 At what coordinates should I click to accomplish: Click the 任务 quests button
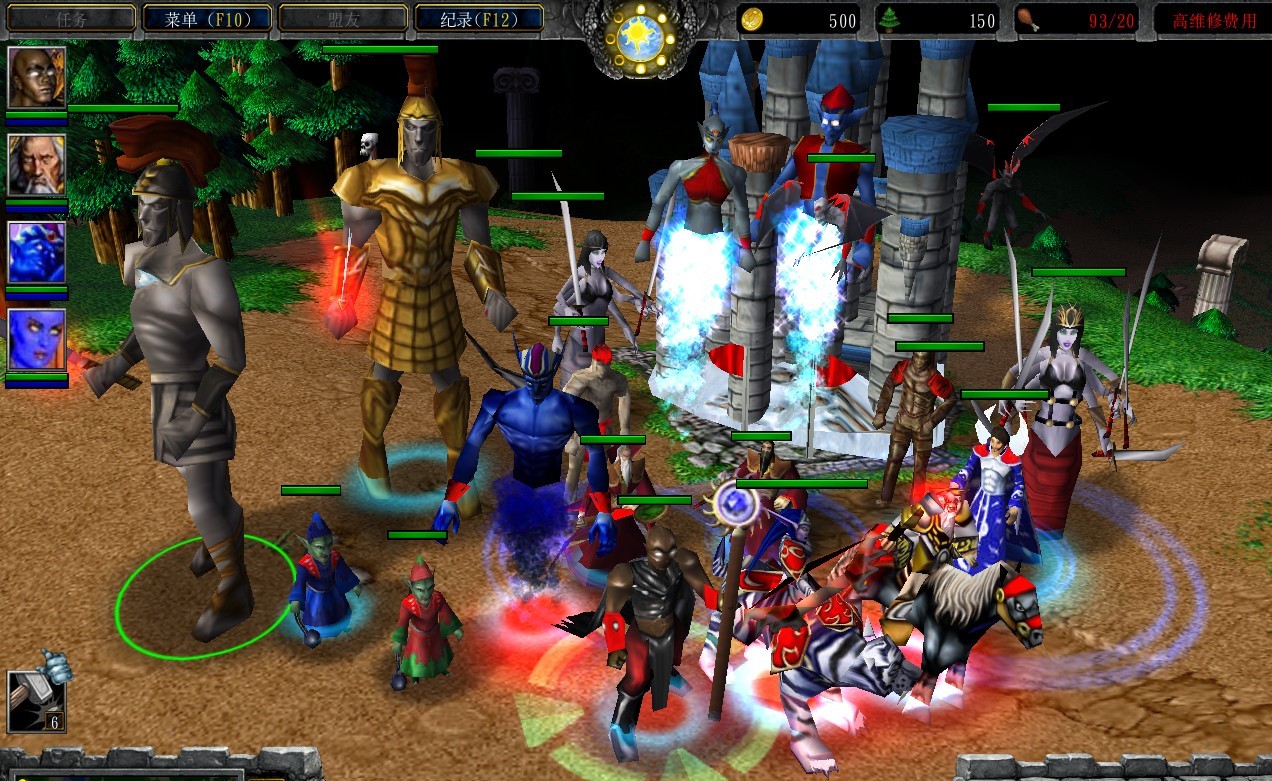[71, 18]
